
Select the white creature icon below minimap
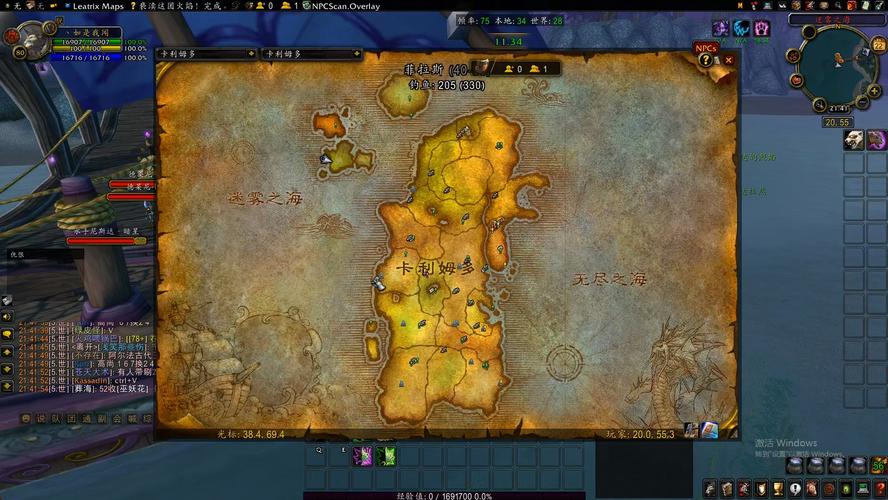(x=853, y=140)
